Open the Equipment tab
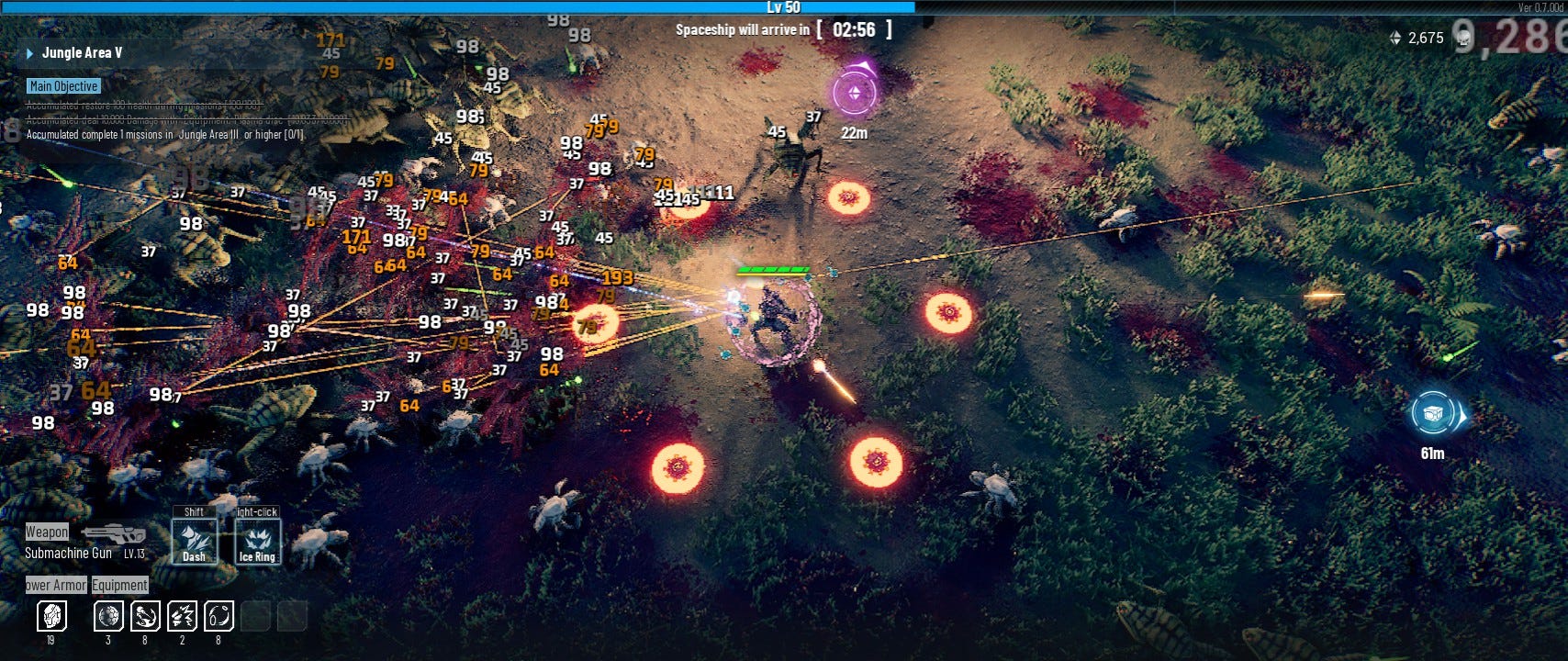The image size is (1568, 661). [121, 585]
